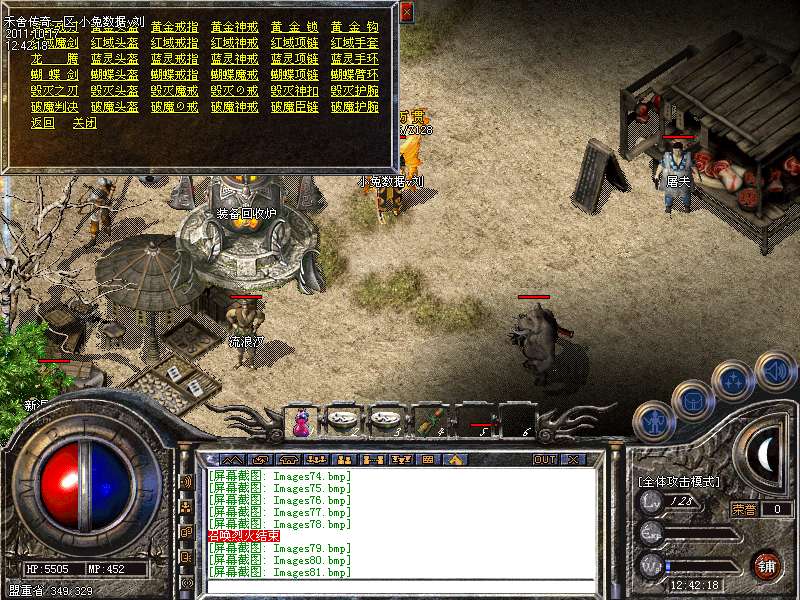Pick the 黄金戒指 equipment link
Screen dimensions: 800x600
[x=174, y=27]
